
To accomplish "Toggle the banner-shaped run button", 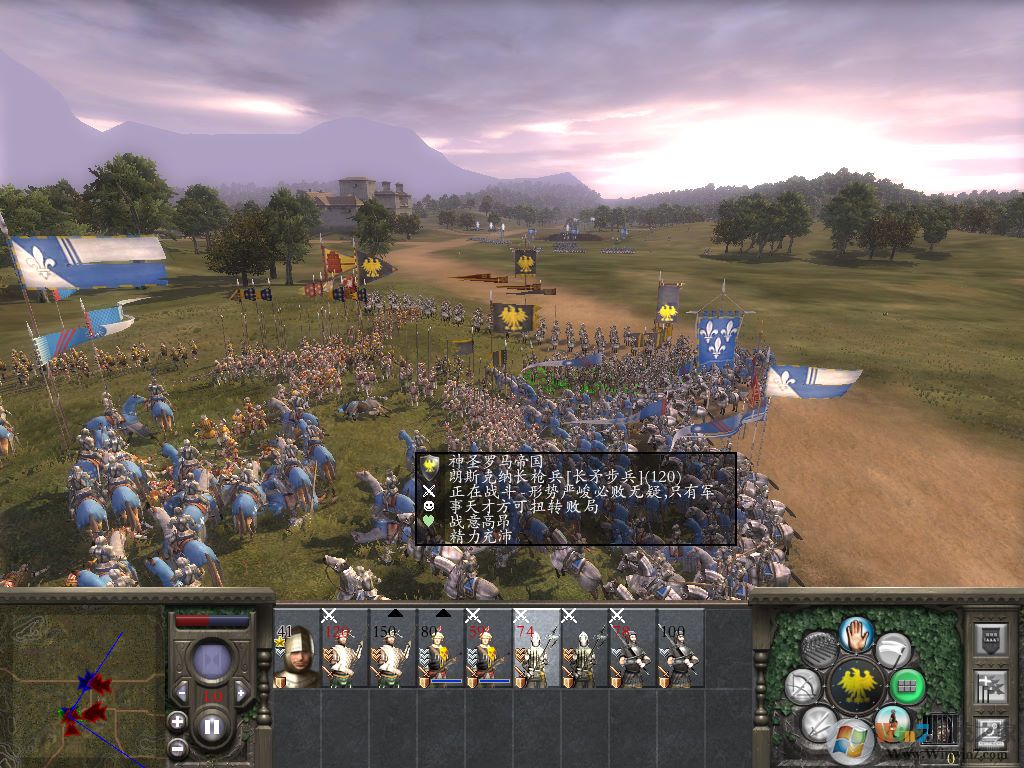I will pos(893,650).
